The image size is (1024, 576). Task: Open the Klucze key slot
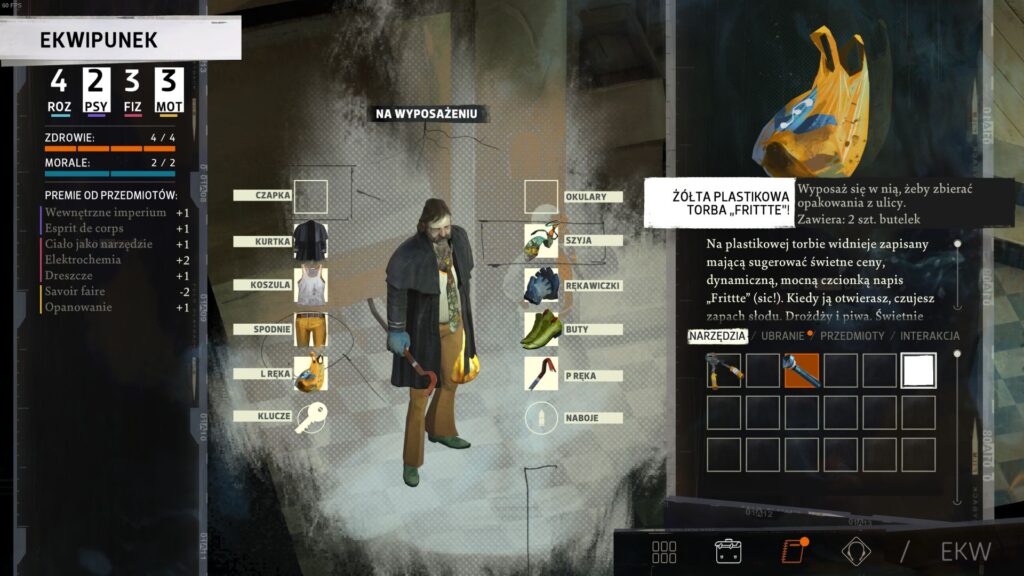point(310,416)
